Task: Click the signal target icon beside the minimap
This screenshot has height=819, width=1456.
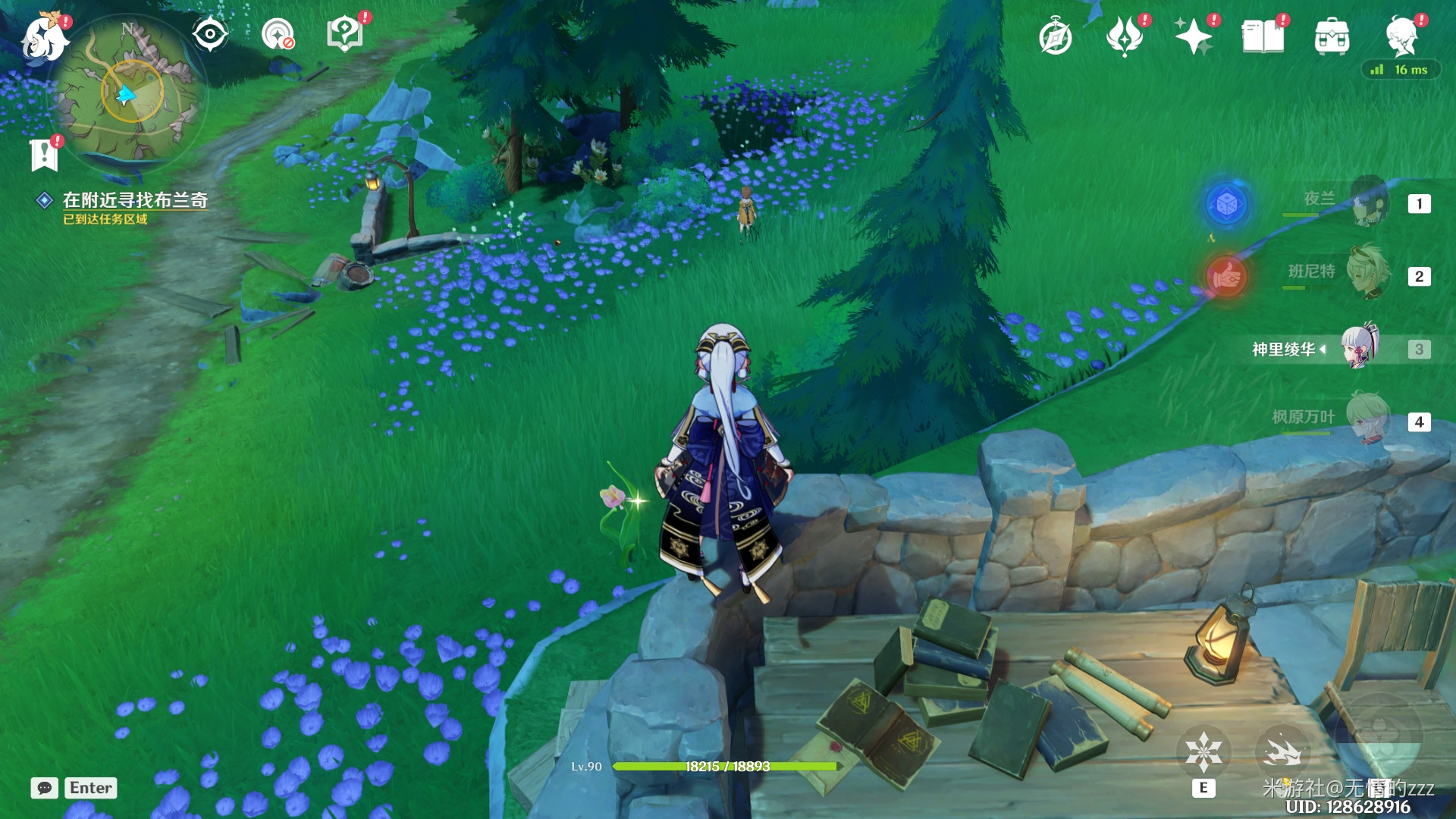Action: pyautogui.click(x=277, y=34)
